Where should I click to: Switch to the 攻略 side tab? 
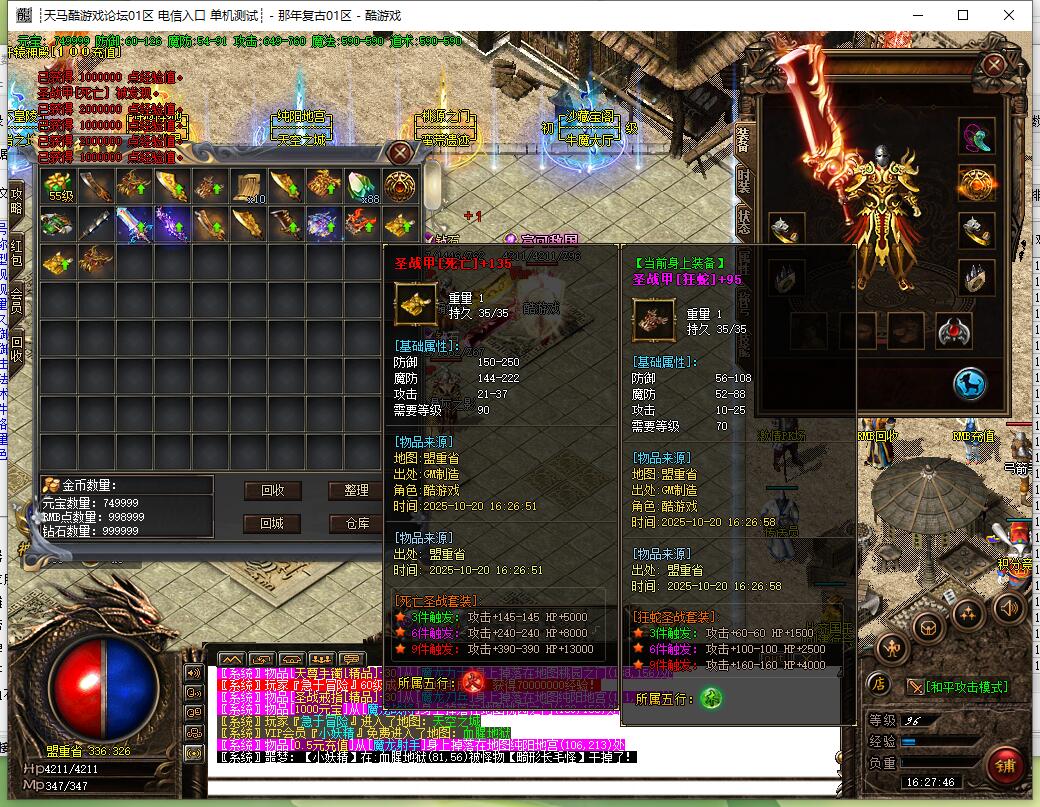(x=16, y=200)
